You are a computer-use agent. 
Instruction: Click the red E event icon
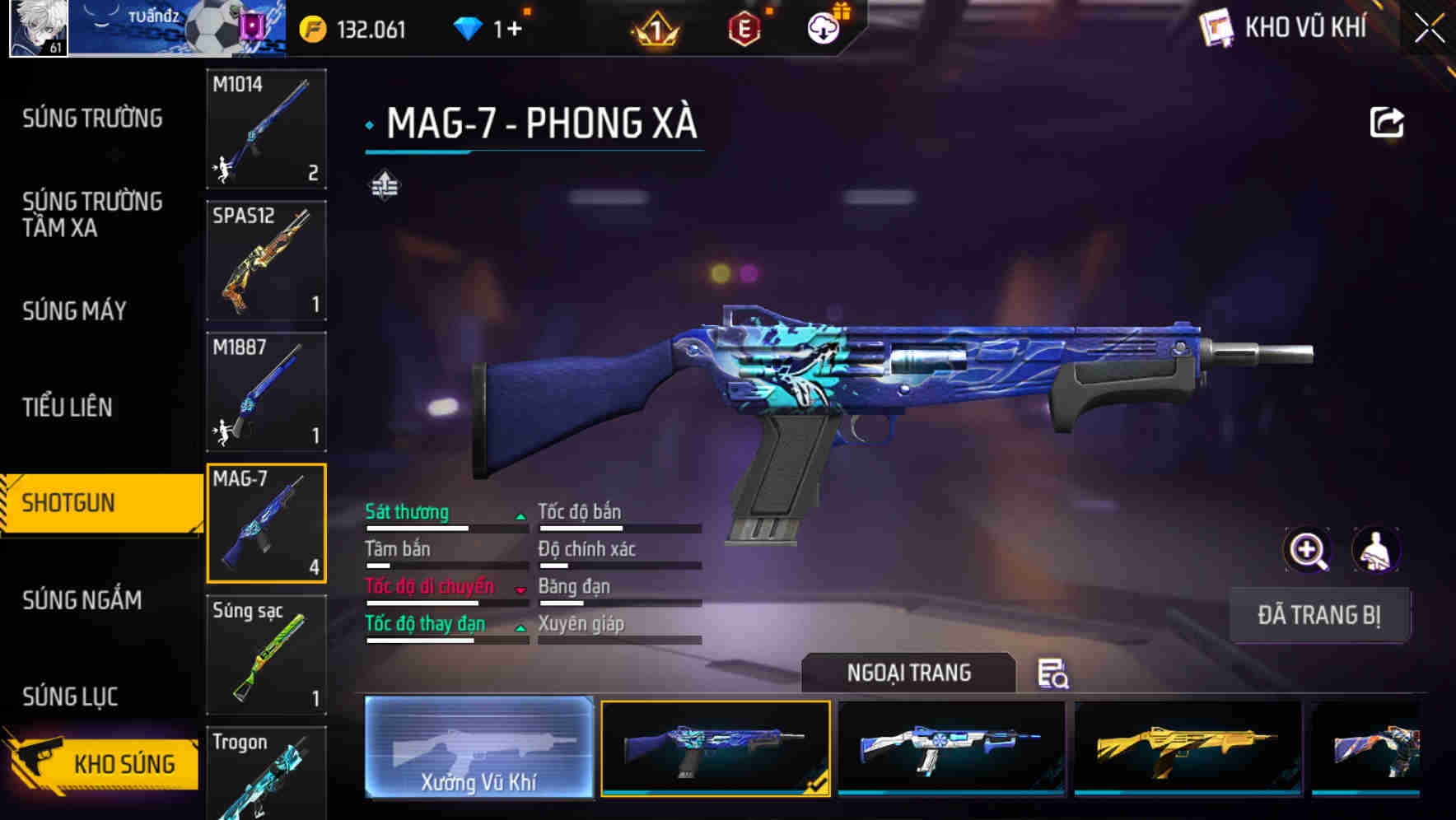743,27
